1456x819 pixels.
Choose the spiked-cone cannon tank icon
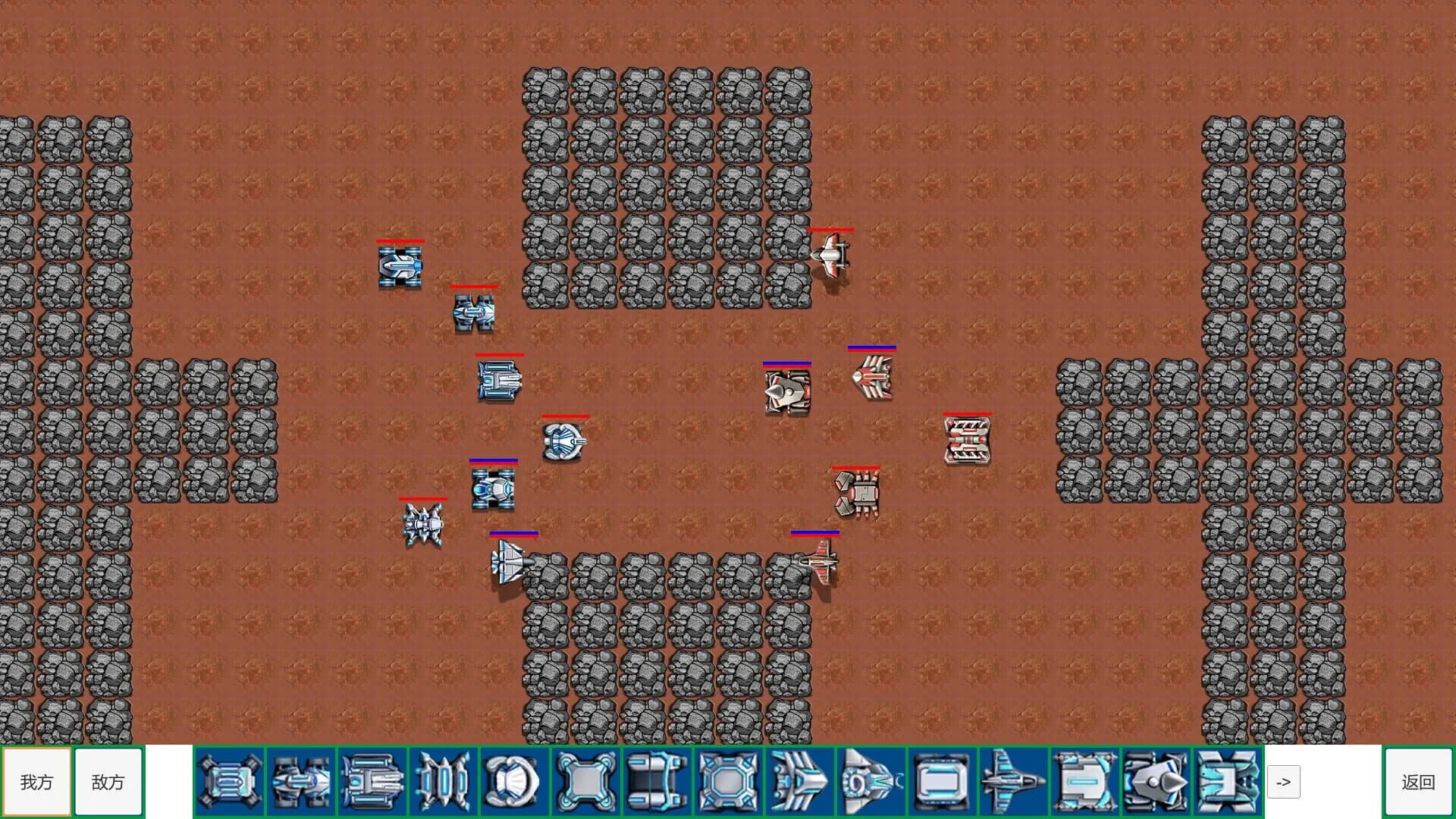[x=1156, y=782]
